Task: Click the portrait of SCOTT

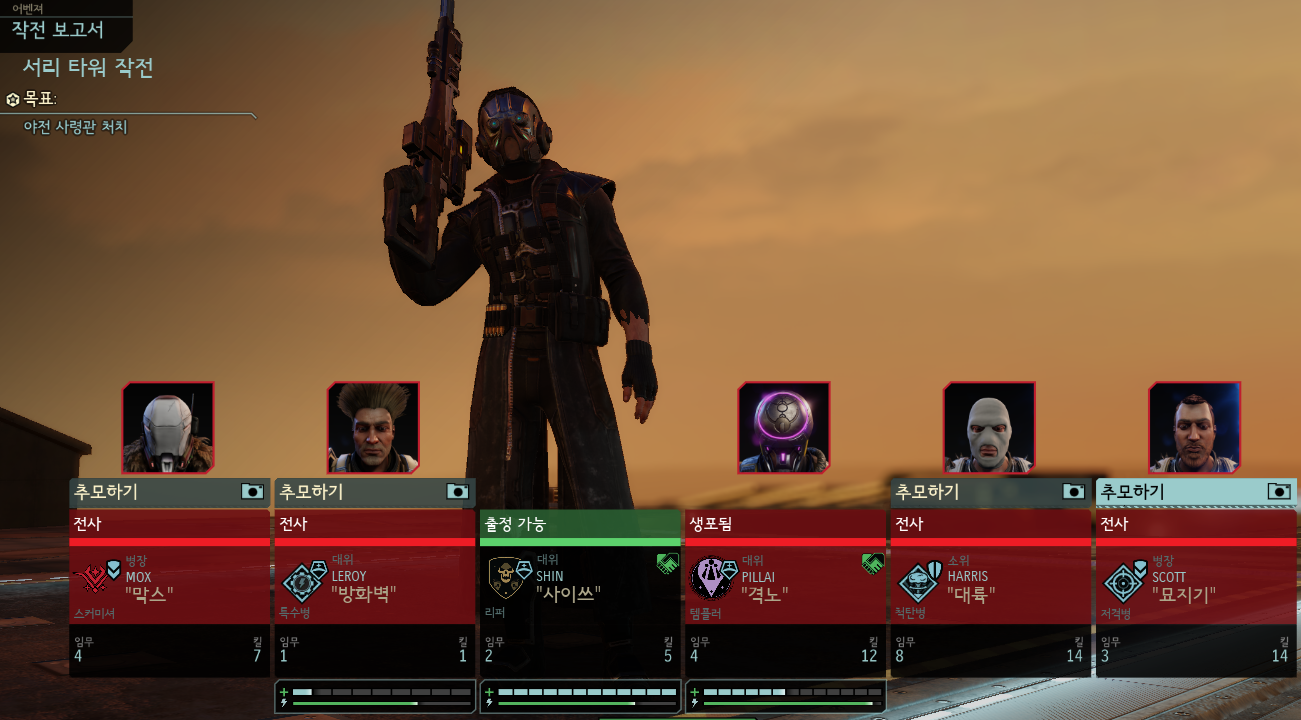Action: click(x=1194, y=427)
